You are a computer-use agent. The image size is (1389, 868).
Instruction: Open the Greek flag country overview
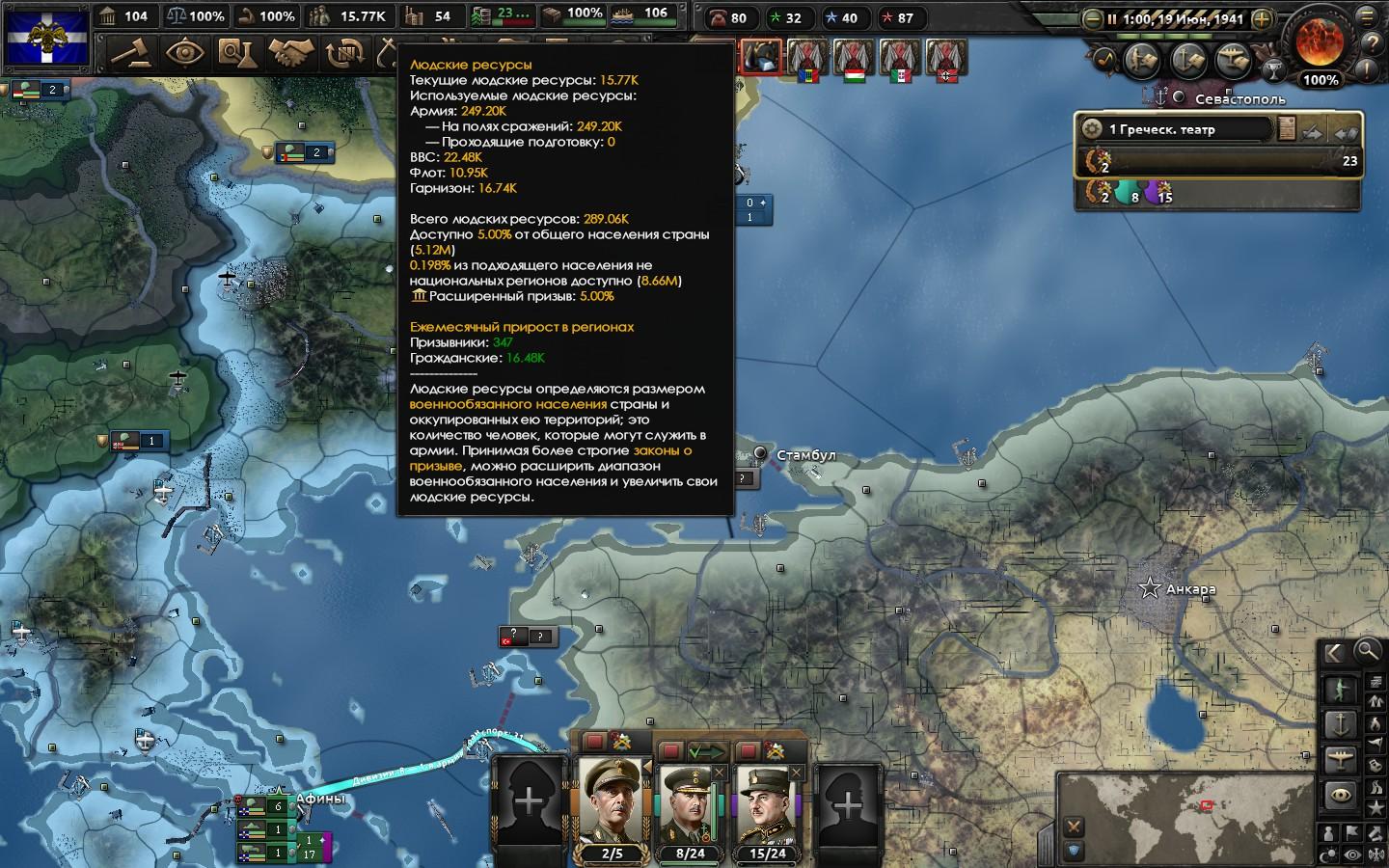tap(48, 37)
